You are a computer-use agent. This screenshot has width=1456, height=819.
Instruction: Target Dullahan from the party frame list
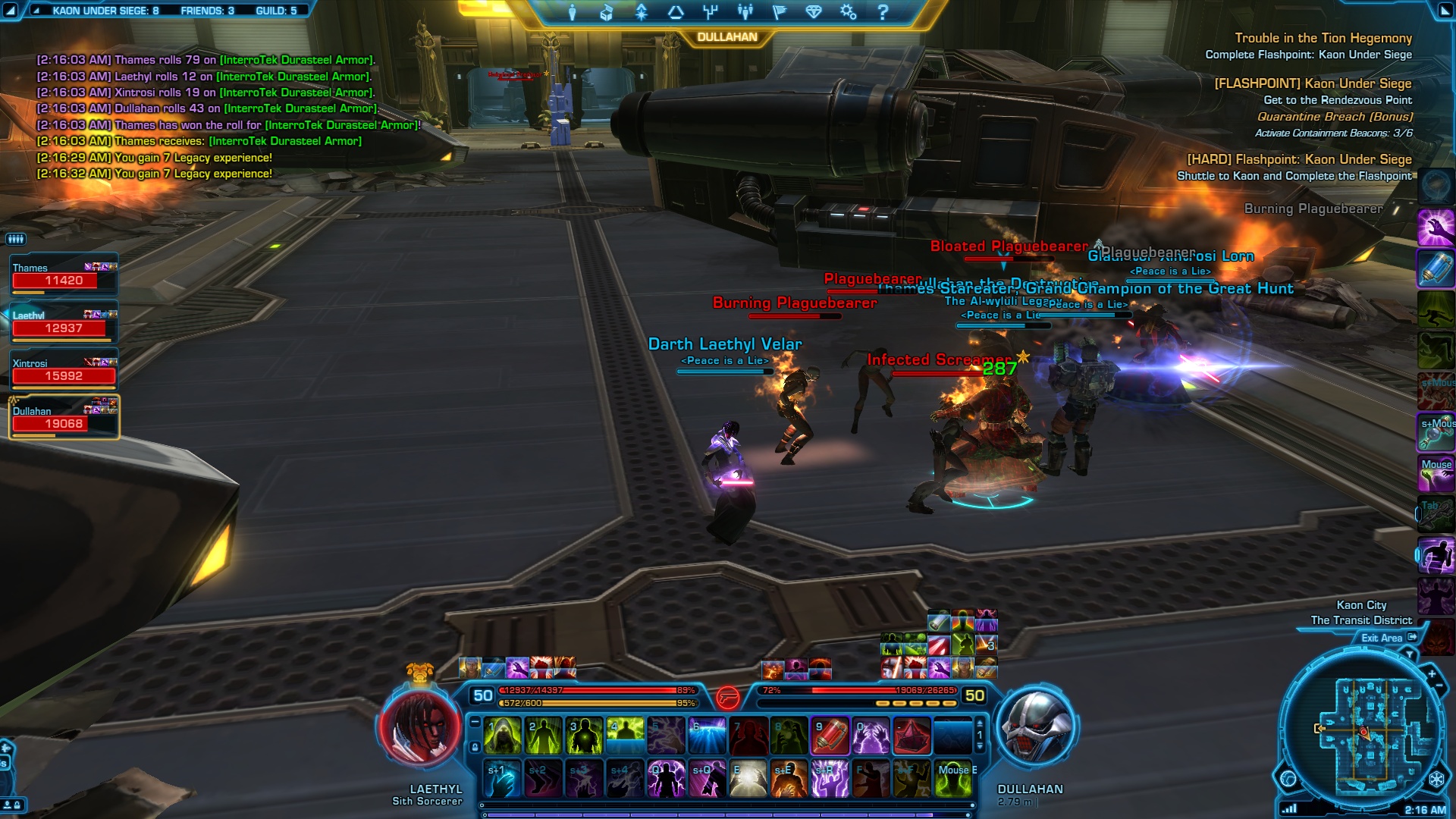(x=64, y=418)
